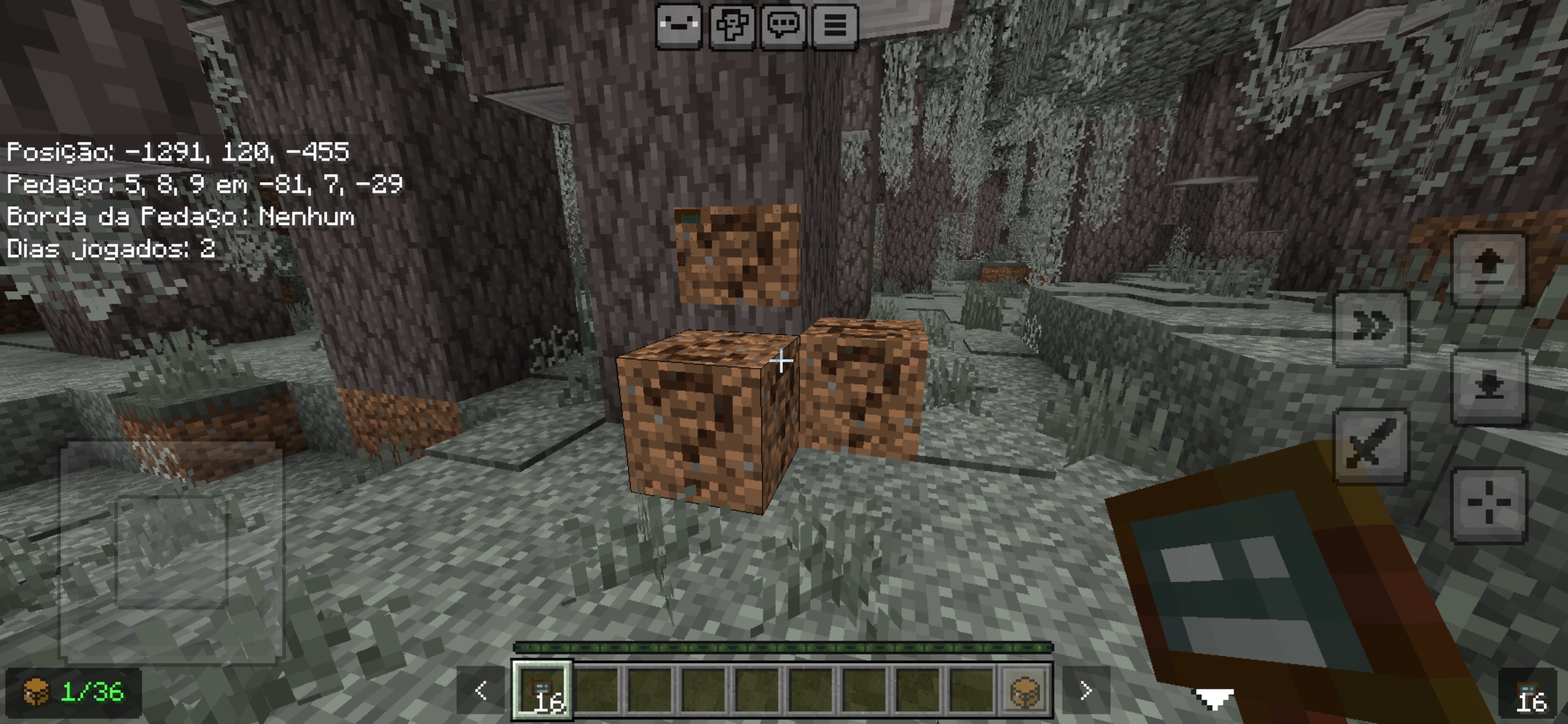
Task: Attack using the sword button
Action: click(1371, 446)
